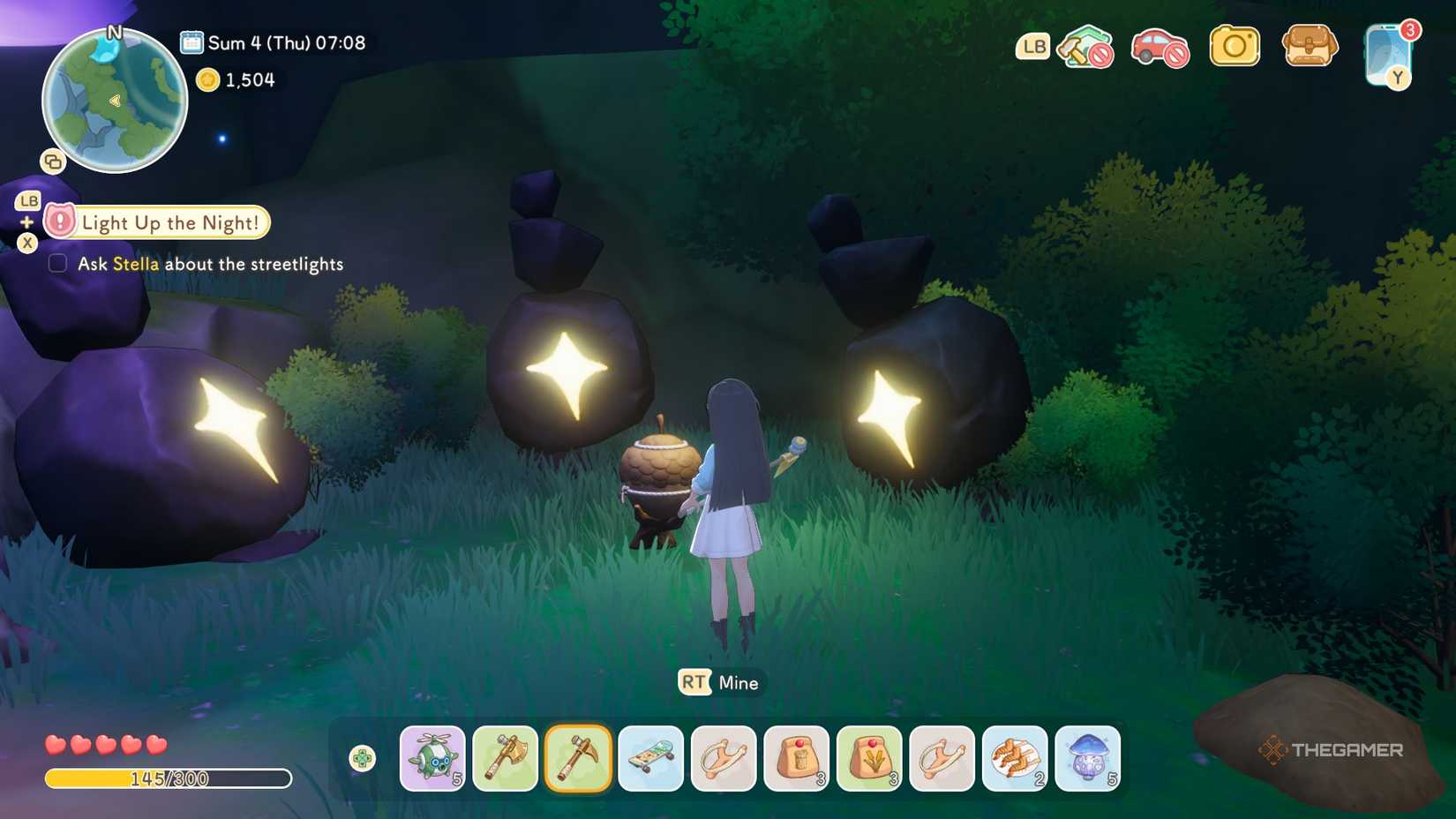1456x819 pixels.
Task: Expand quest details with the X prompt
Action: pyautogui.click(x=26, y=243)
